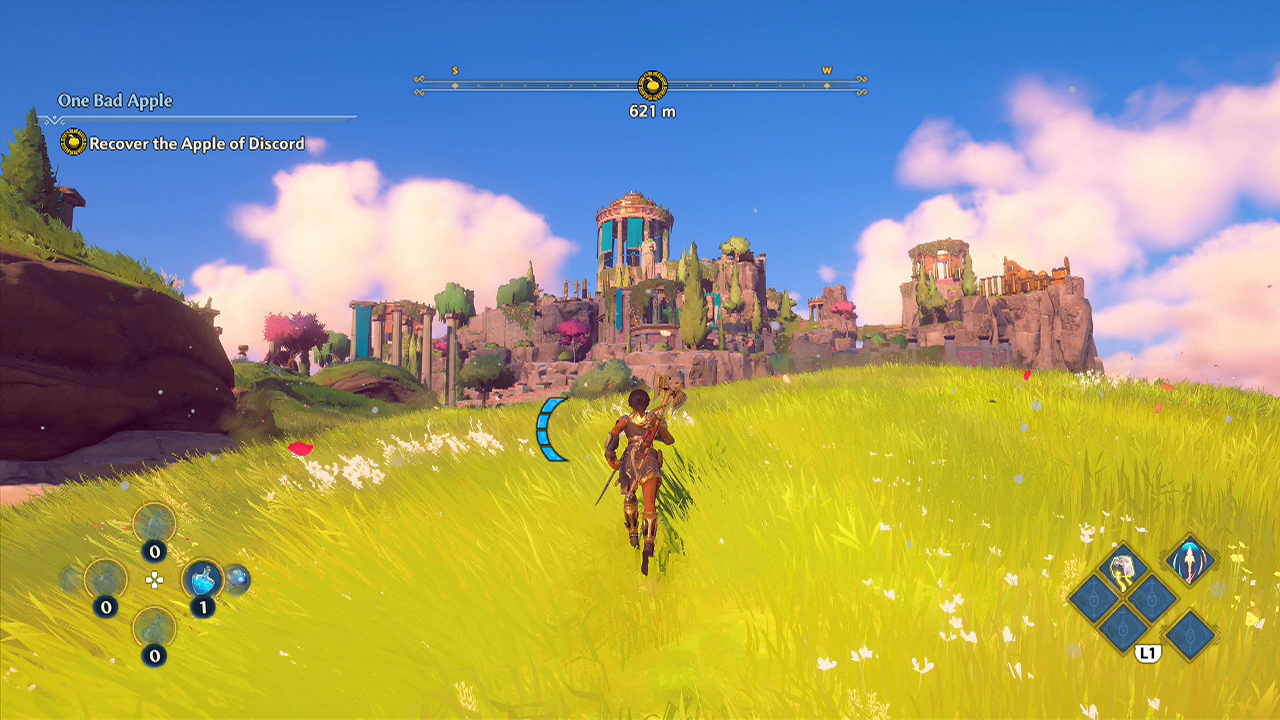The height and width of the screenshot is (720, 1280).
Task: Select the blue potion slot with count 1
Action: click(203, 579)
